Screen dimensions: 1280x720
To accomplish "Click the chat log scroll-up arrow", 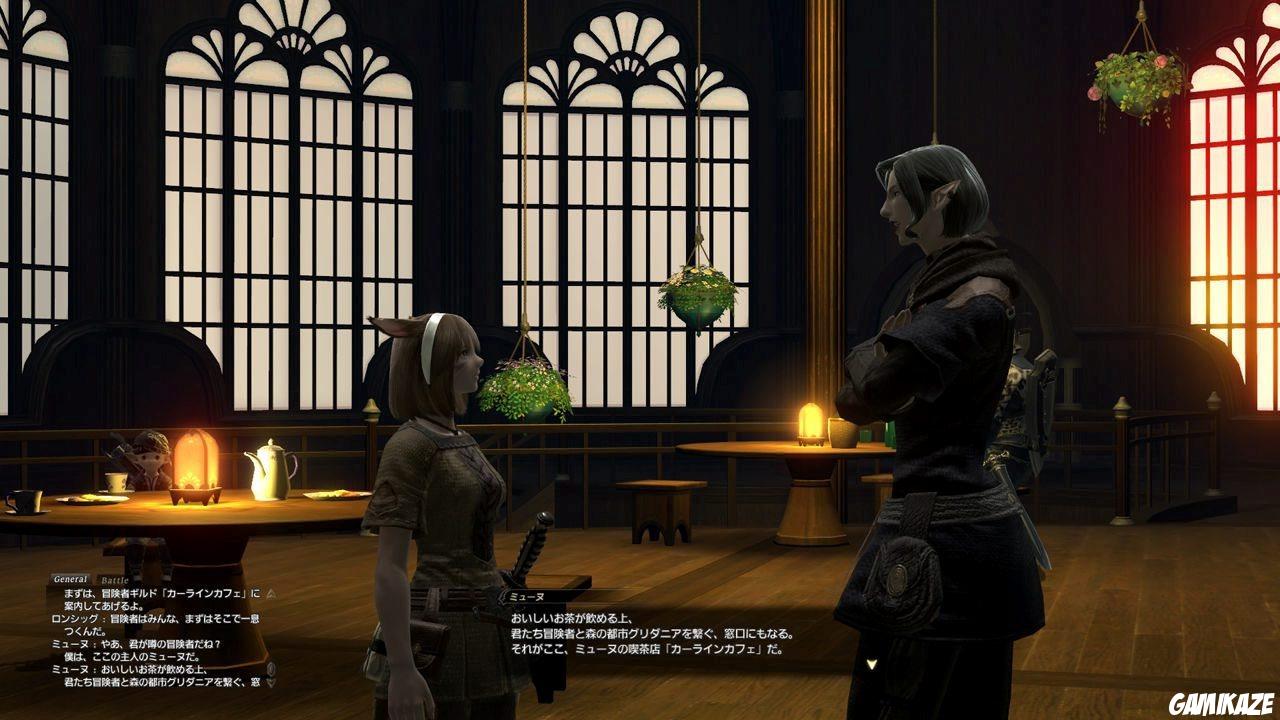I will (x=270, y=594).
